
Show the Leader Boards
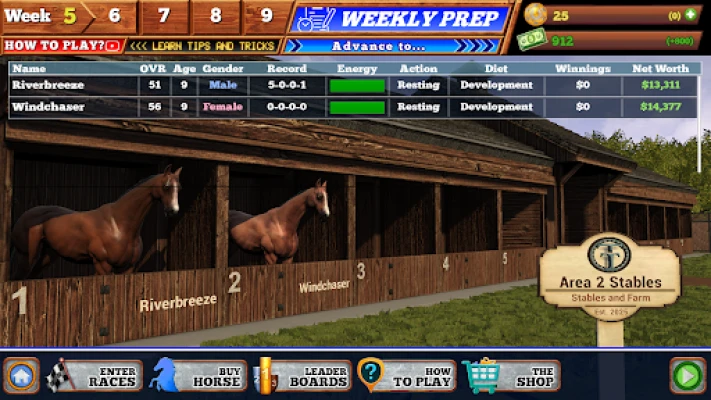pyautogui.click(x=305, y=375)
